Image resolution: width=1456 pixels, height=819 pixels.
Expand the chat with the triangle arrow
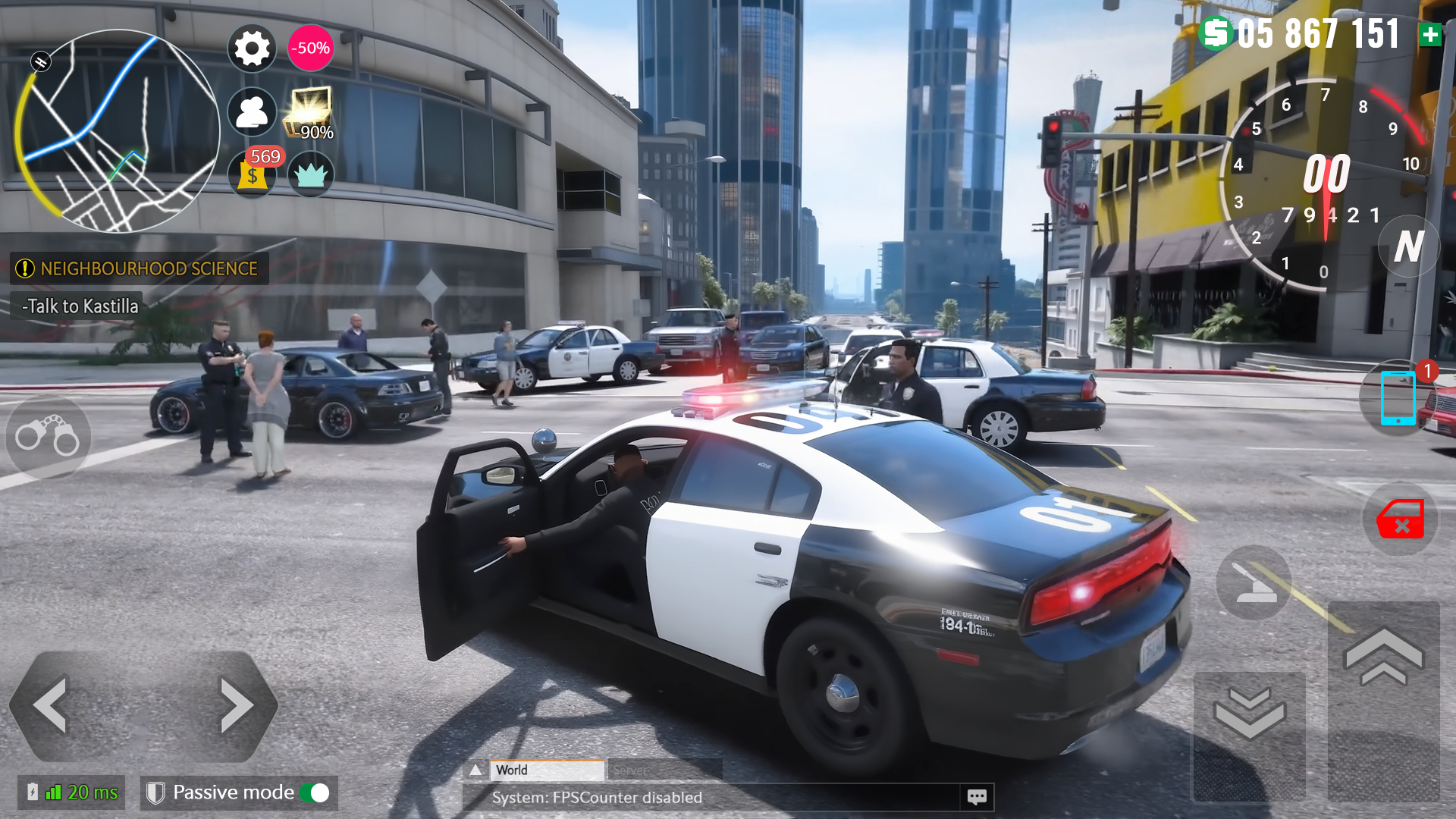point(476,769)
